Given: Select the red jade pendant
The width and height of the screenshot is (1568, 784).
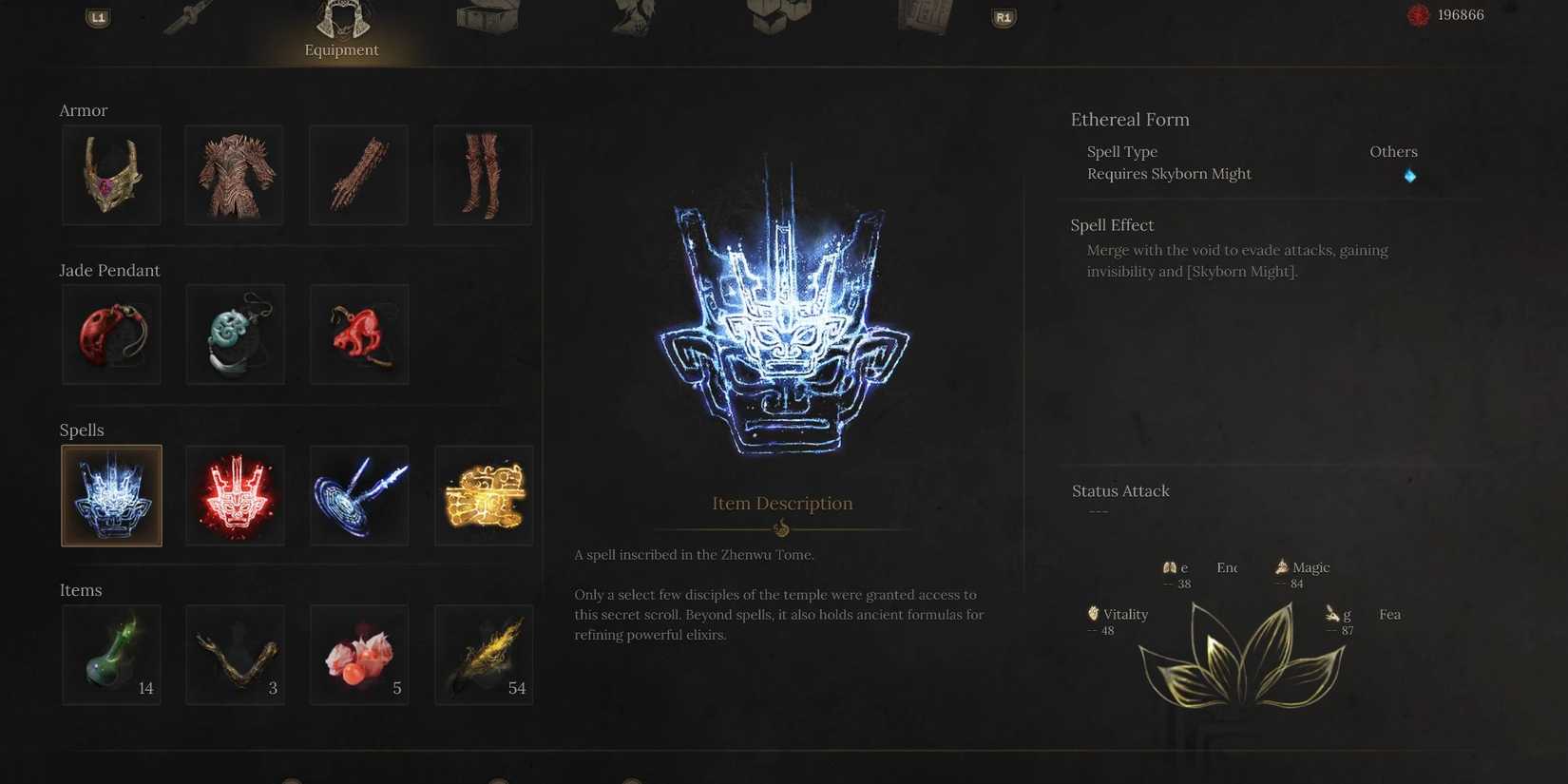Looking at the screenshot, I should (x=111, y=334).
